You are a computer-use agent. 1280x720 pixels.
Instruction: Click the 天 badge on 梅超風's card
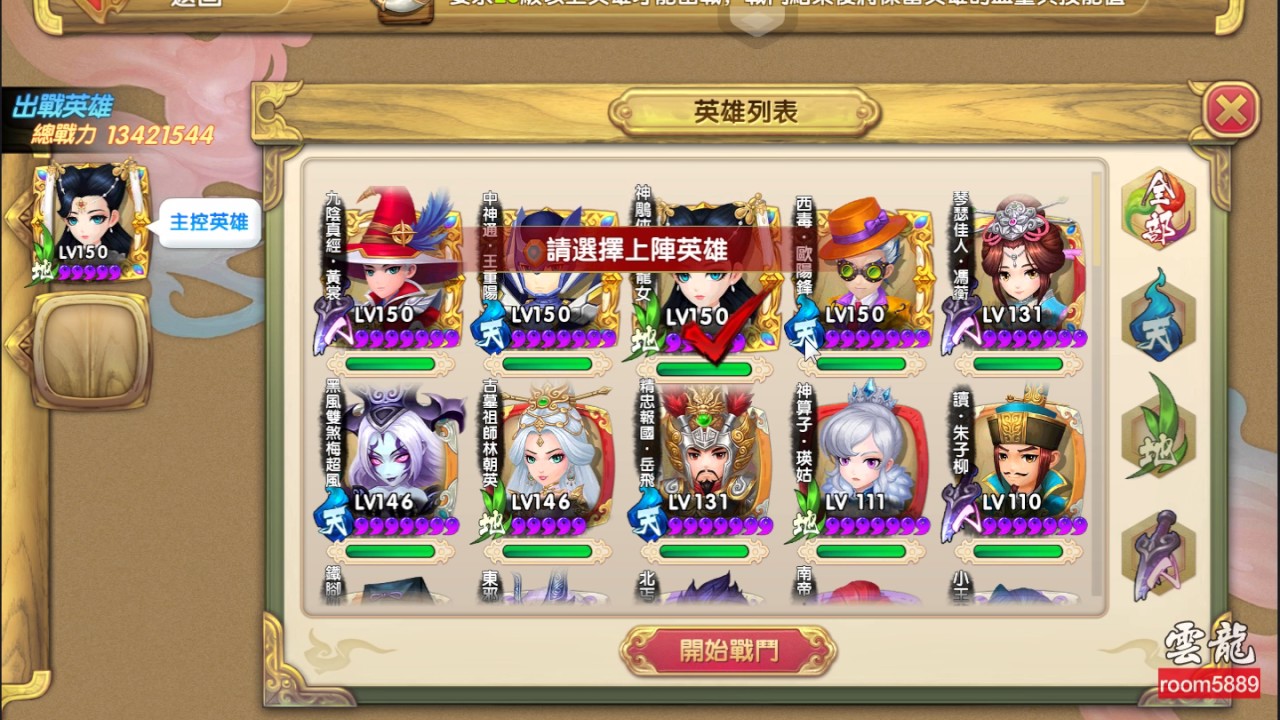[x=336, y=520]
